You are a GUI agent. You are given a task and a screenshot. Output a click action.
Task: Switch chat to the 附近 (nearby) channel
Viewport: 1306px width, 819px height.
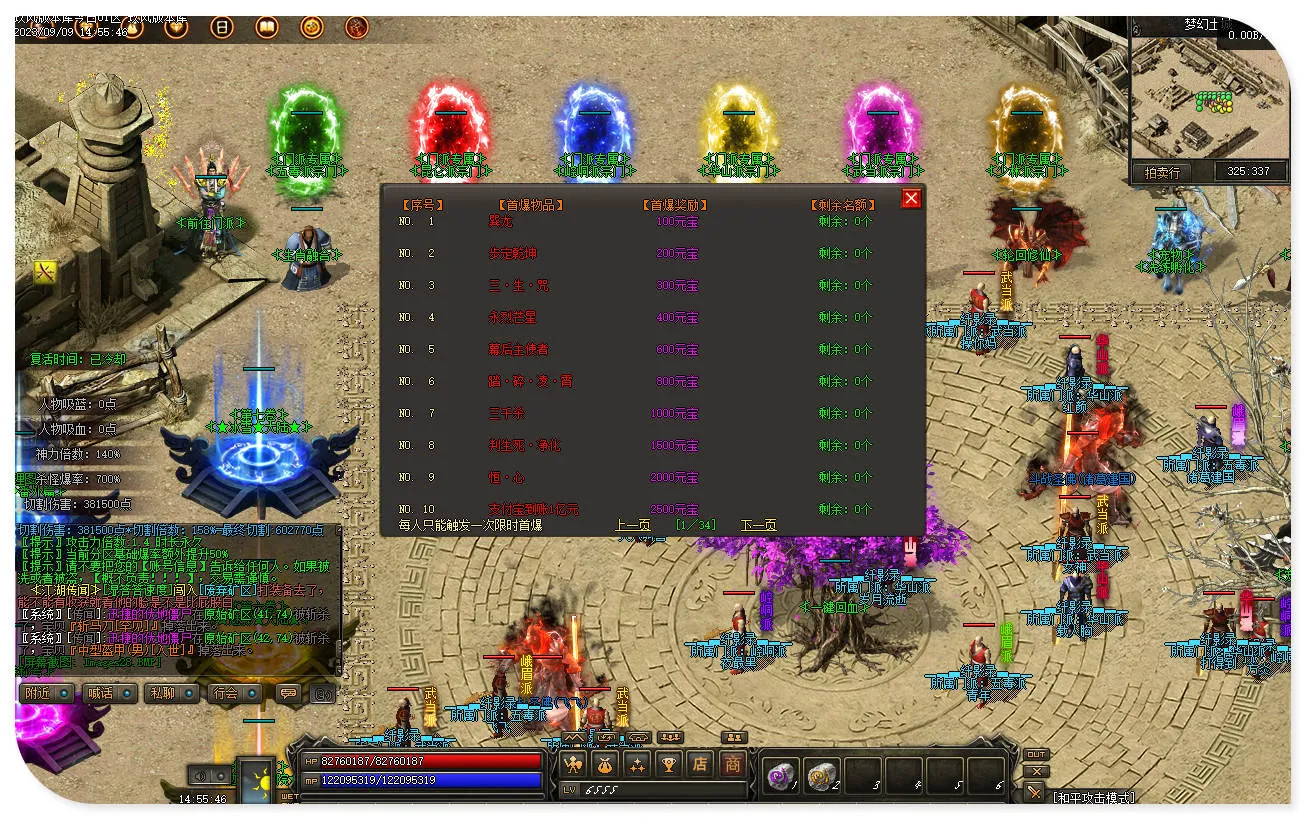pos(47,693)
